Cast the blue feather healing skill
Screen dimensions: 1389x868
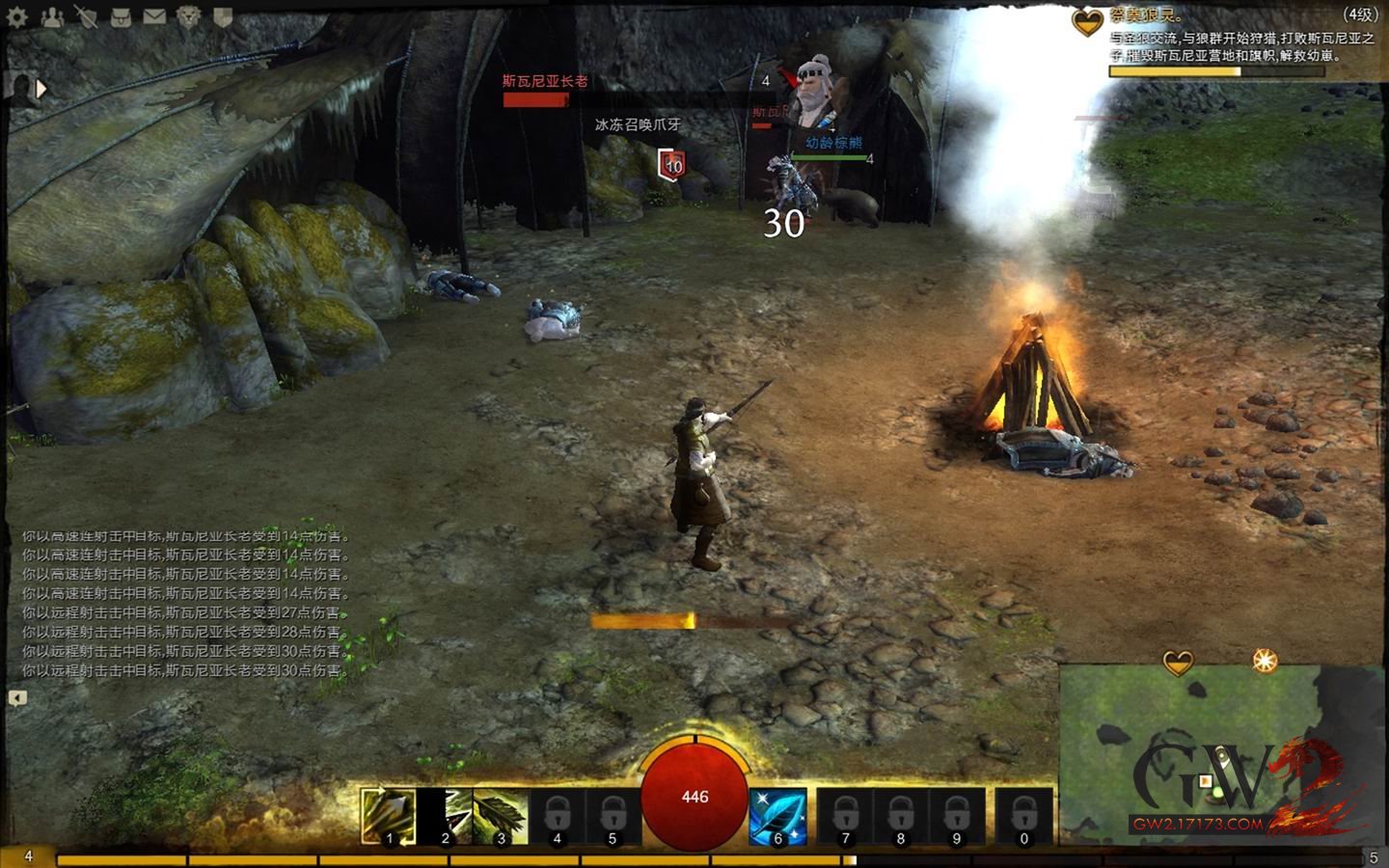point(777,816)
